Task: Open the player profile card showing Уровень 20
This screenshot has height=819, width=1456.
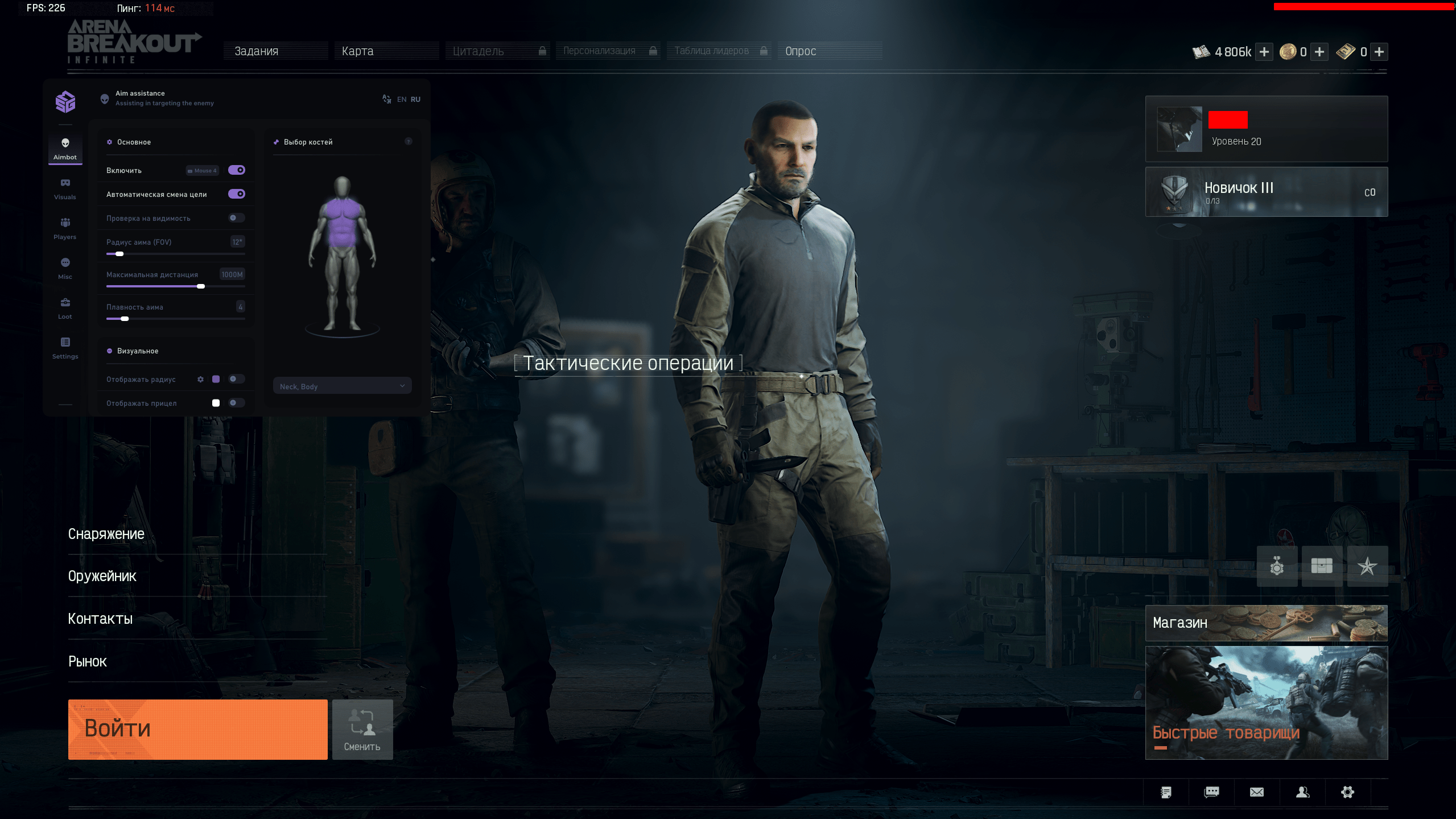Action: (x=1266, y=129)
